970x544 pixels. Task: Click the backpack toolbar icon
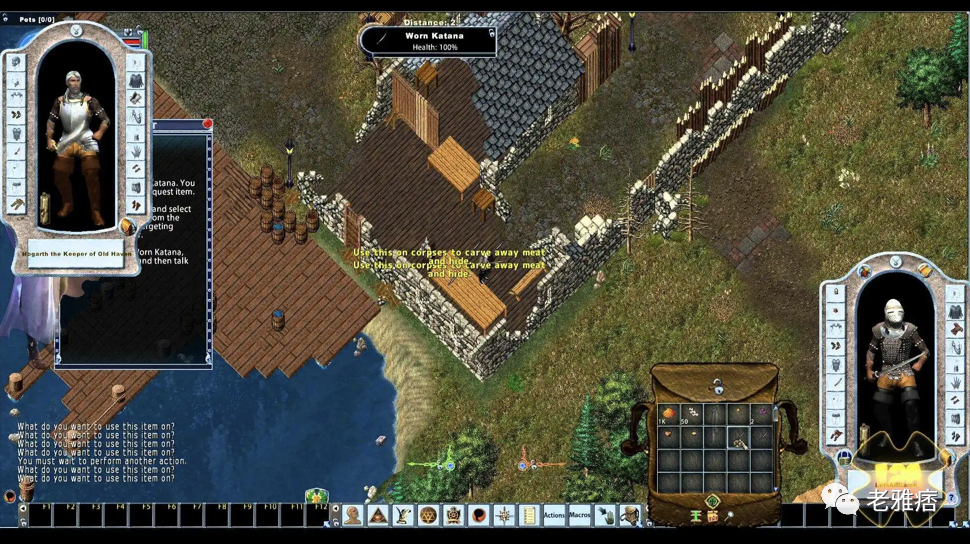point(630,515)
